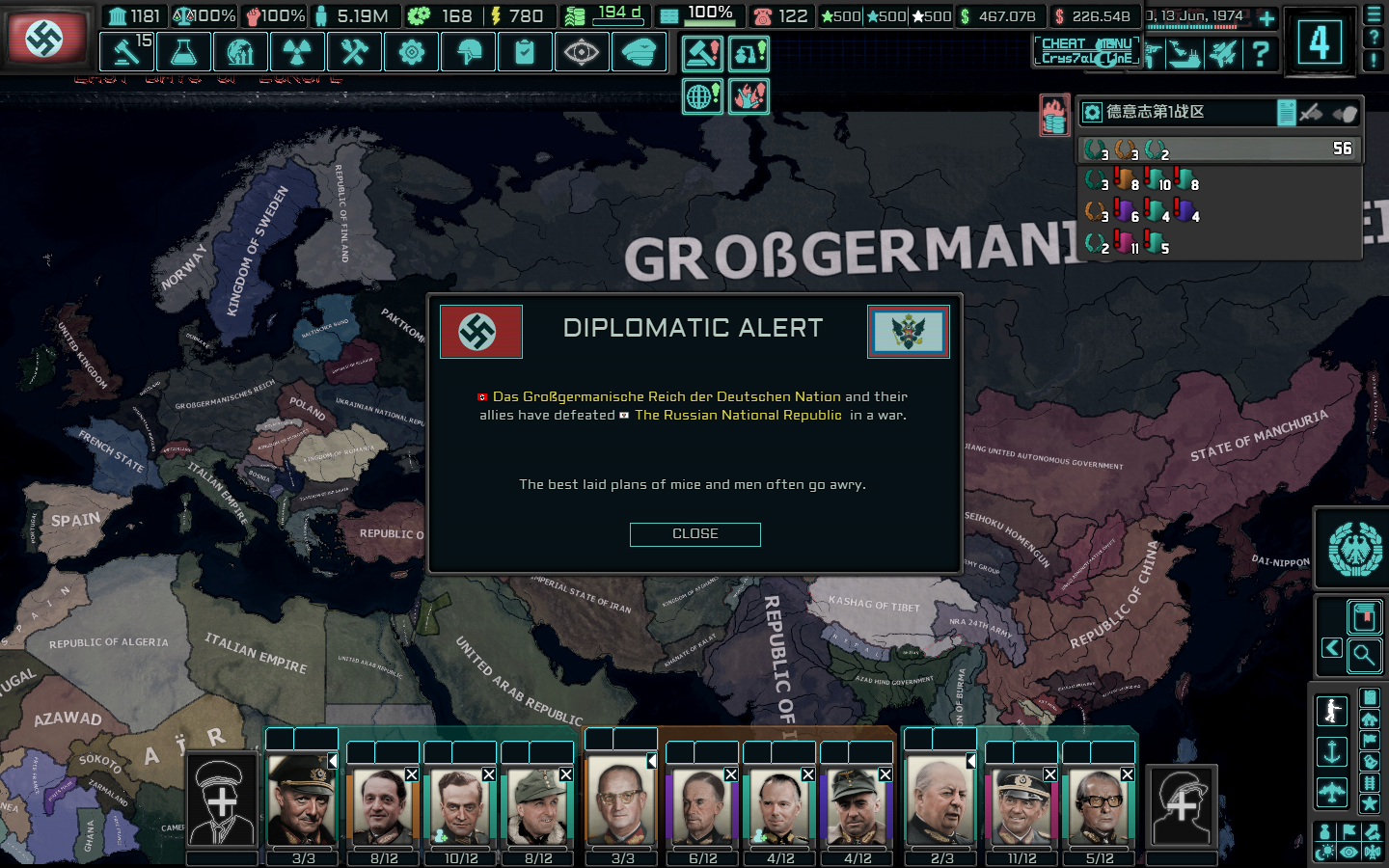The height and width of the screenshot is (868, 1389).
Task: Increase game speed with the plus button
Action: [1266, 18]
